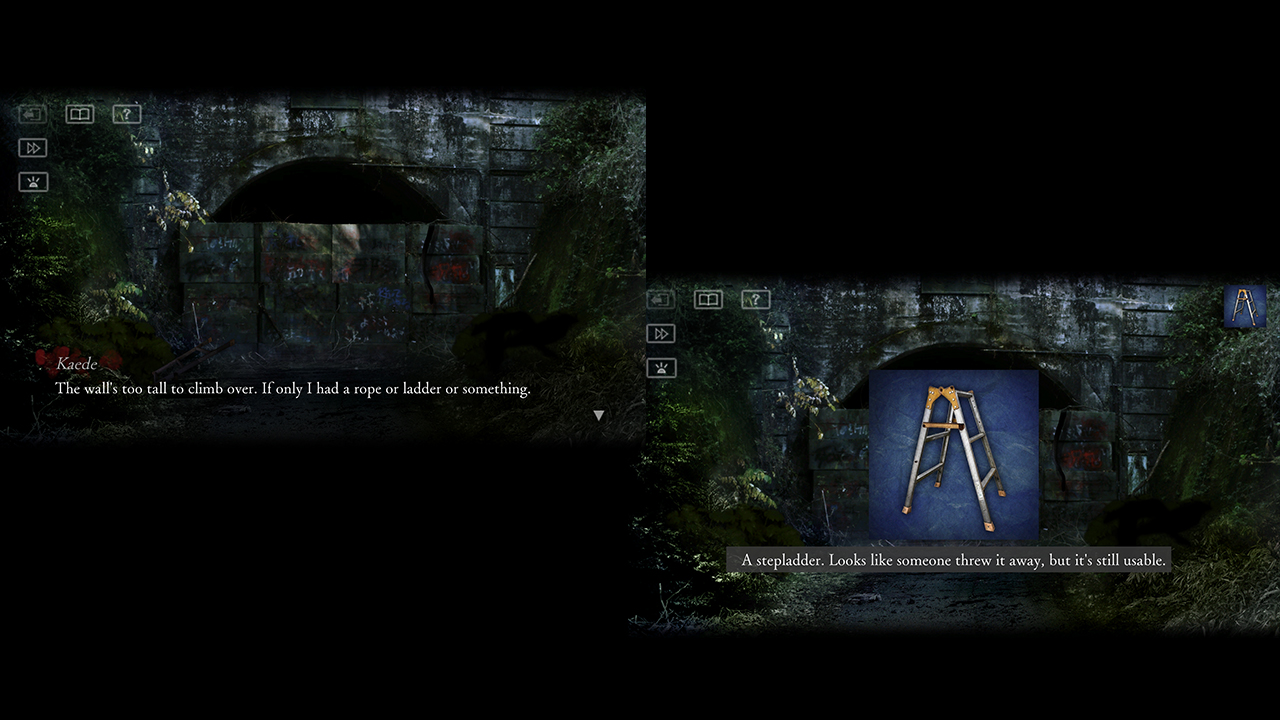Click the dialogue advance triangle
The height and width of the screenshot is (720, 1280).
point(598,413)
